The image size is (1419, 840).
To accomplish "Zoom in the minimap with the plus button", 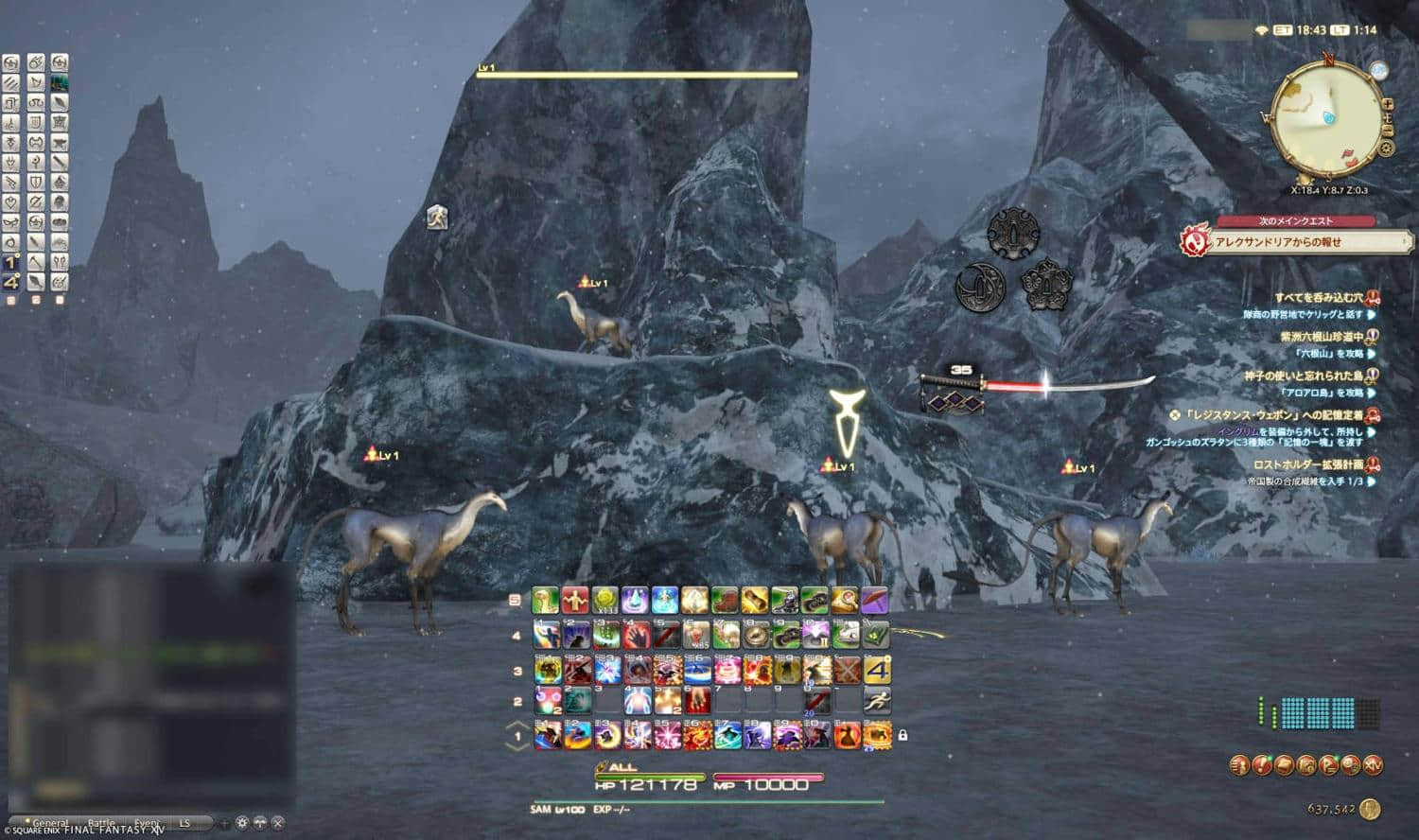I will pyautogui.click(x=1387, y=104).
